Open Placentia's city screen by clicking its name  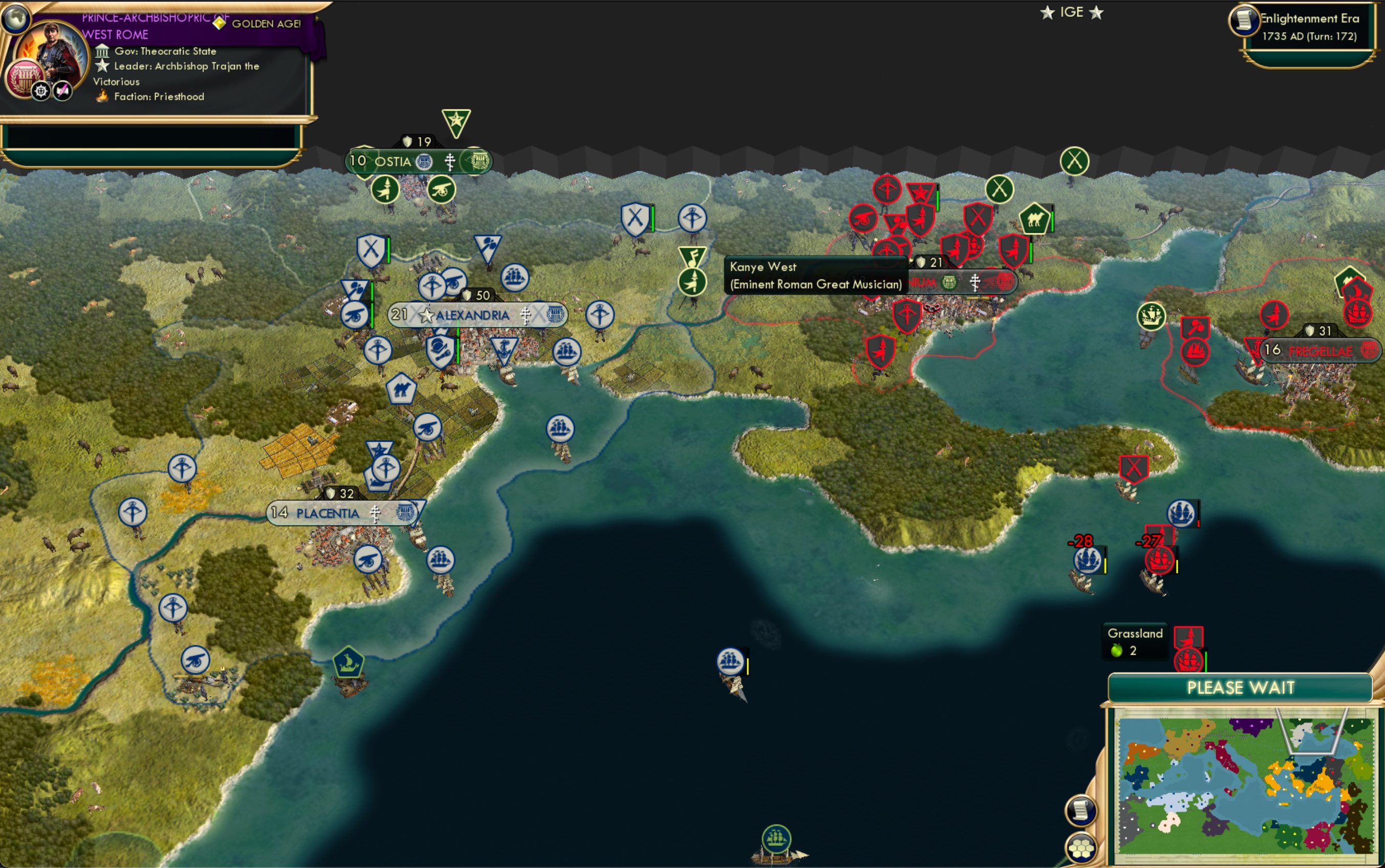click(327, 514)
